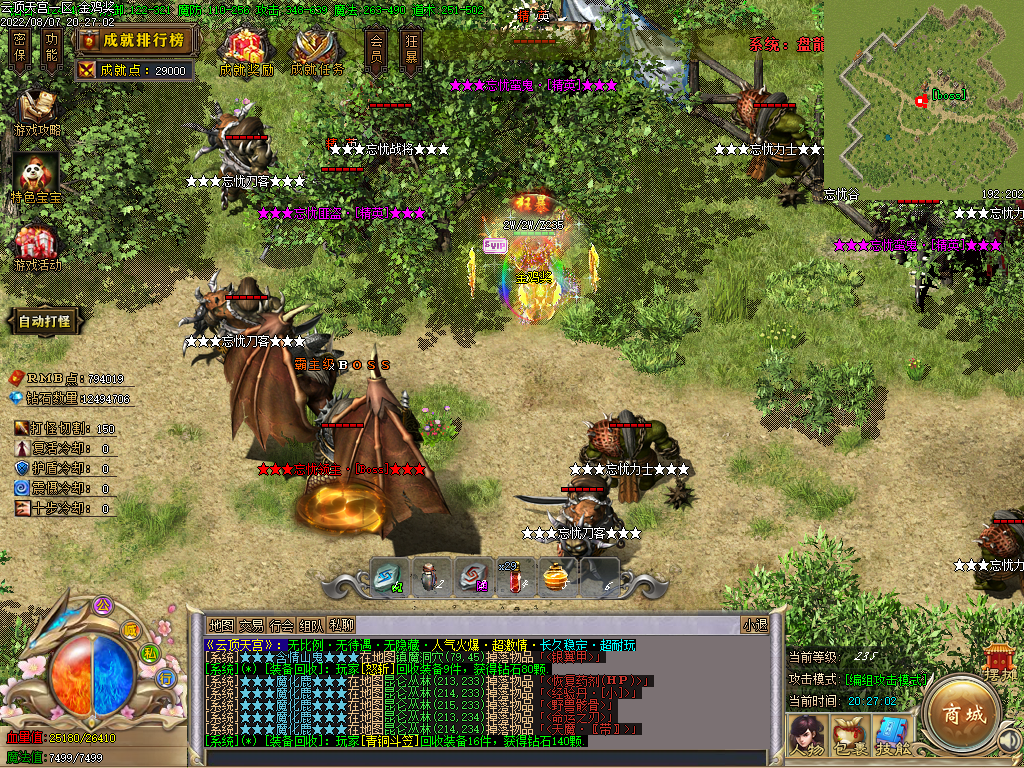Click the 小退 logout button
The width and height of the screenshot is (1024, 768).
[754, 625]
